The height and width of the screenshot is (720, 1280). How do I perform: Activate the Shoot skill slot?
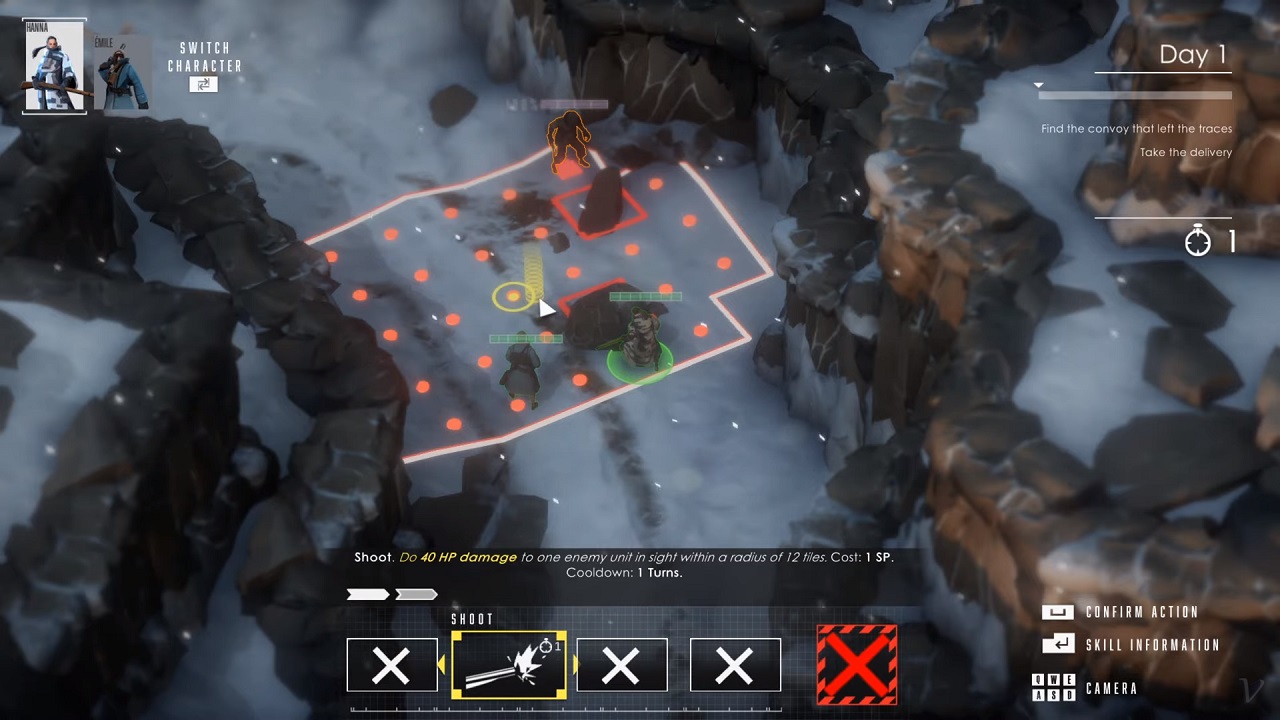508,664
